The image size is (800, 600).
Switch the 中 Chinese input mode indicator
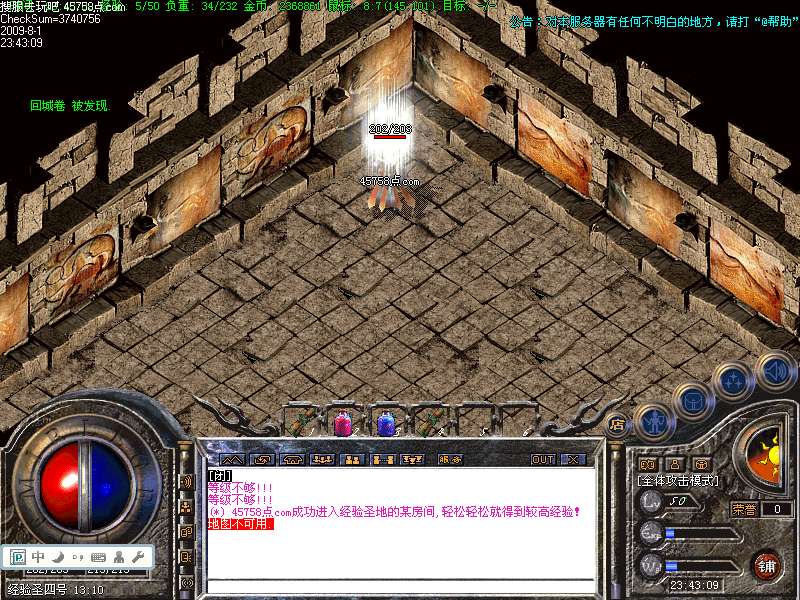pyautogui.click(x=38, y=556)
